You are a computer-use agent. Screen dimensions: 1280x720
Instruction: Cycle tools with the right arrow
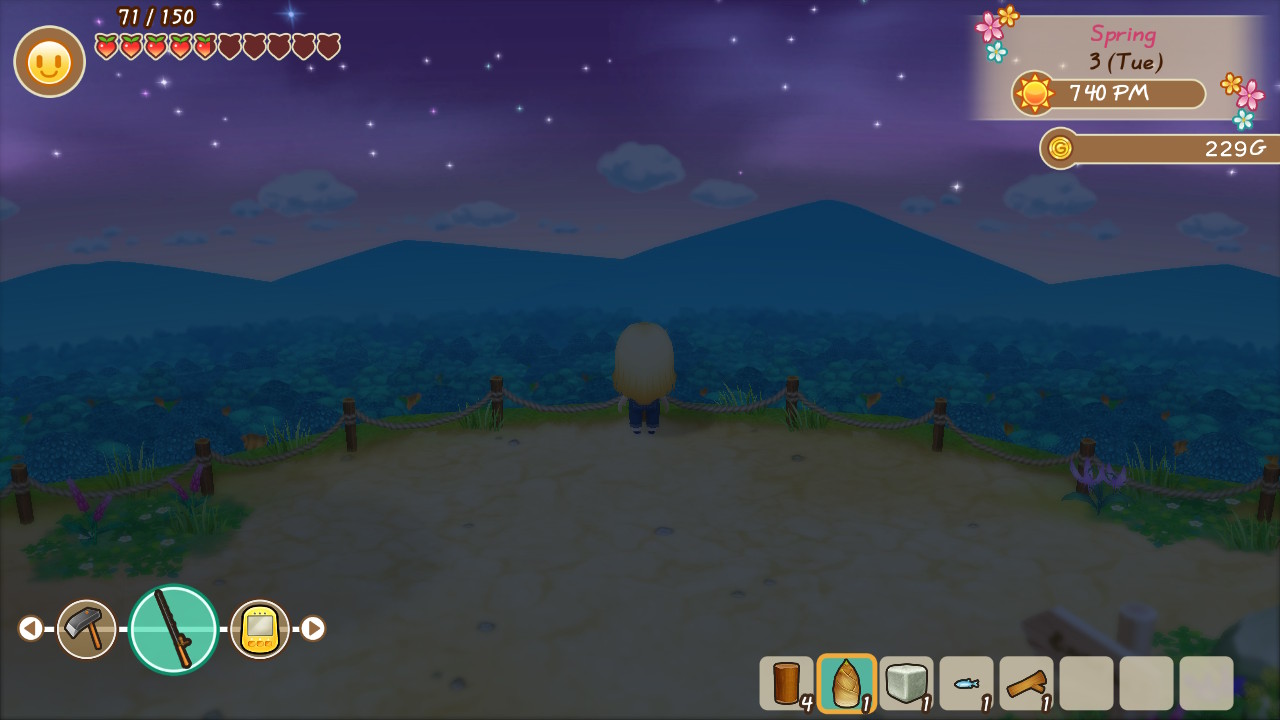pyautogui.click(x=313, y=629)
